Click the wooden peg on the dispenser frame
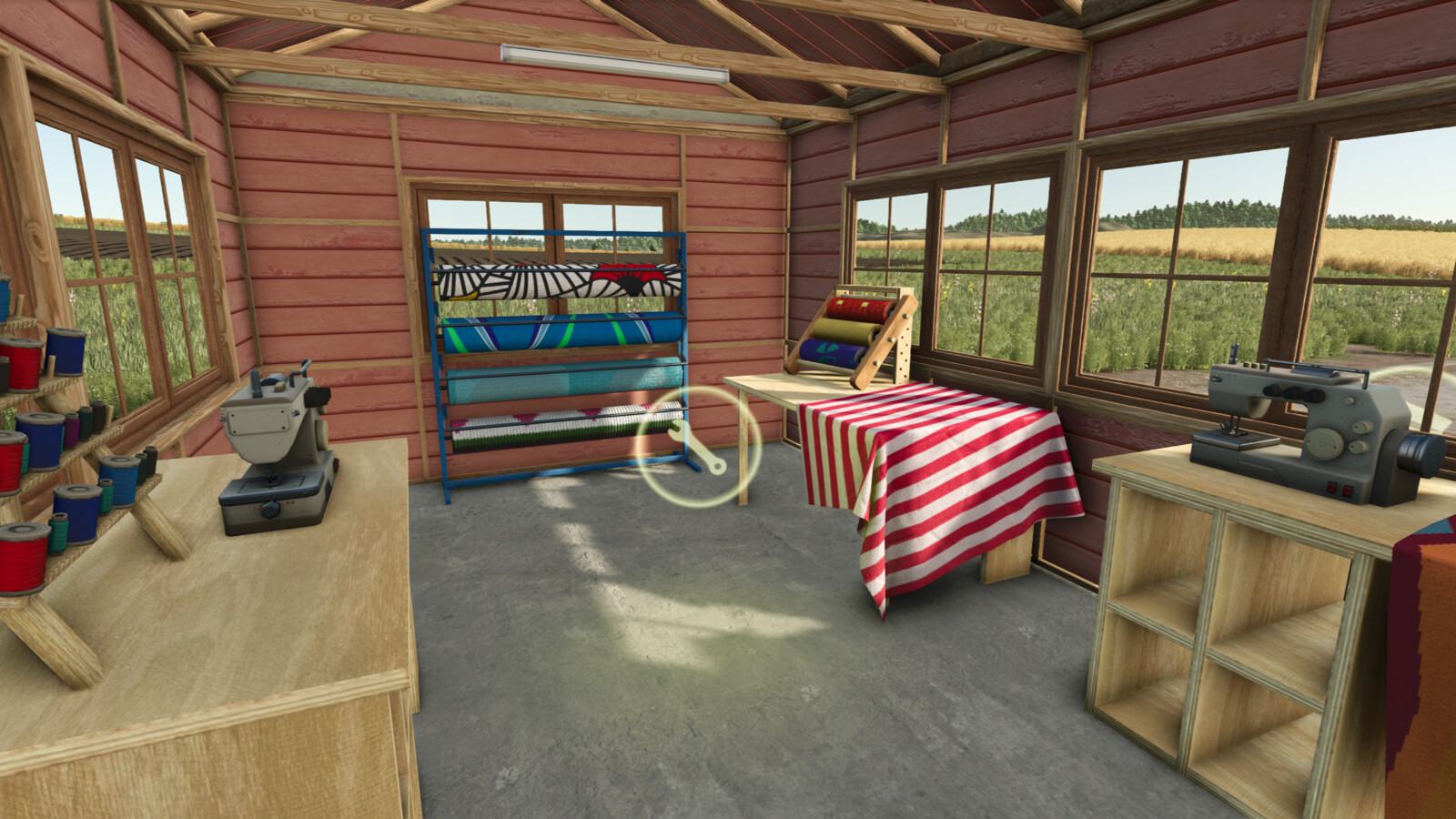Screen dimensions: 1456x819 tap(906, 316)
